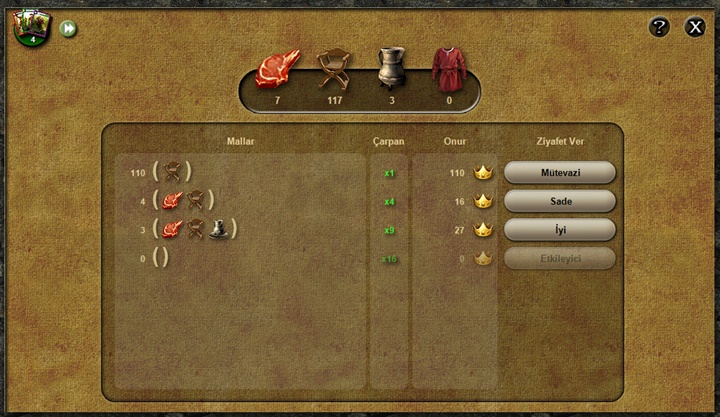The width and height of the screenshot is (720, 417).
Task: Click the green fast-forward arrow button
Action: [x=68, y=29]
